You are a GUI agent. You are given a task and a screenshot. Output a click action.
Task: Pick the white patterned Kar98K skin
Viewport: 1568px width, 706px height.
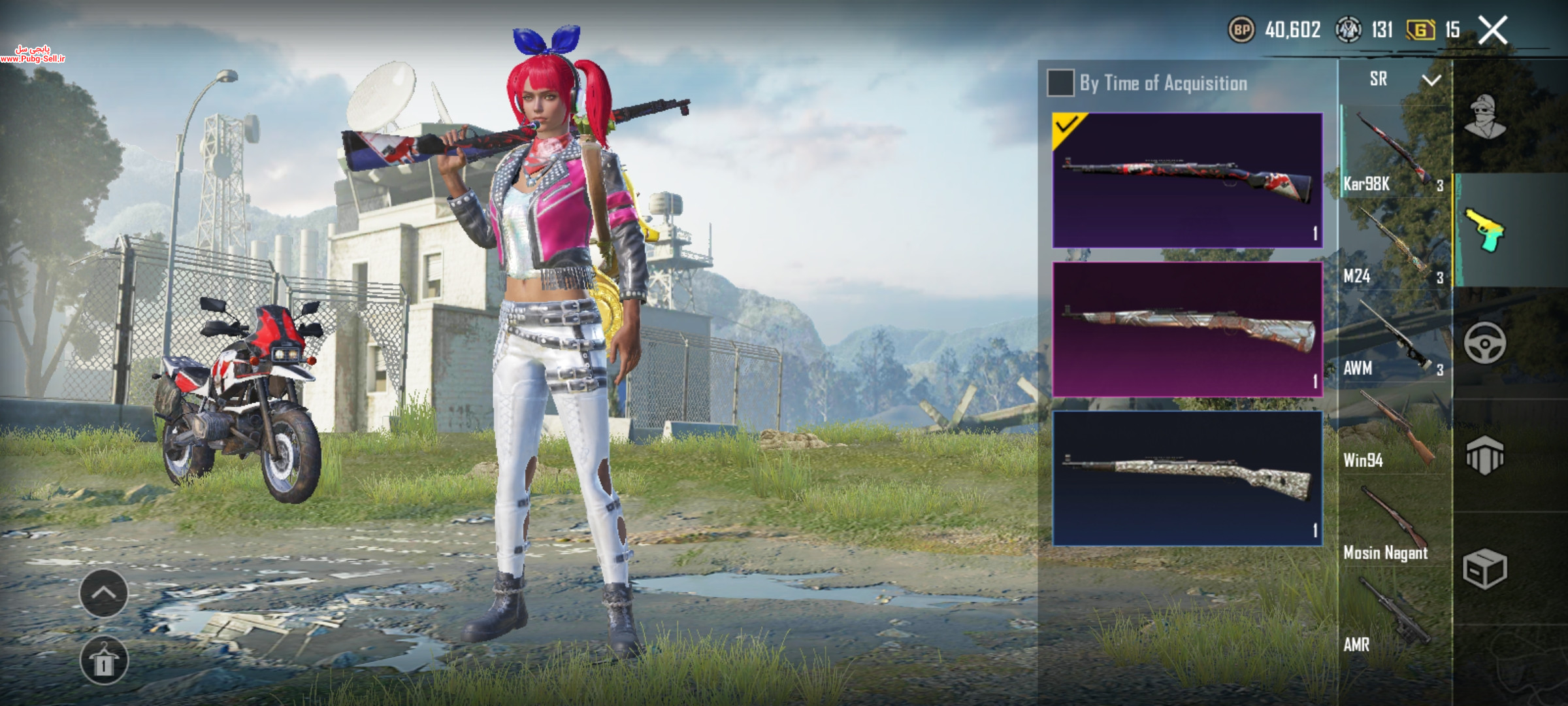pyautogui.click(x=1187, y=478)
